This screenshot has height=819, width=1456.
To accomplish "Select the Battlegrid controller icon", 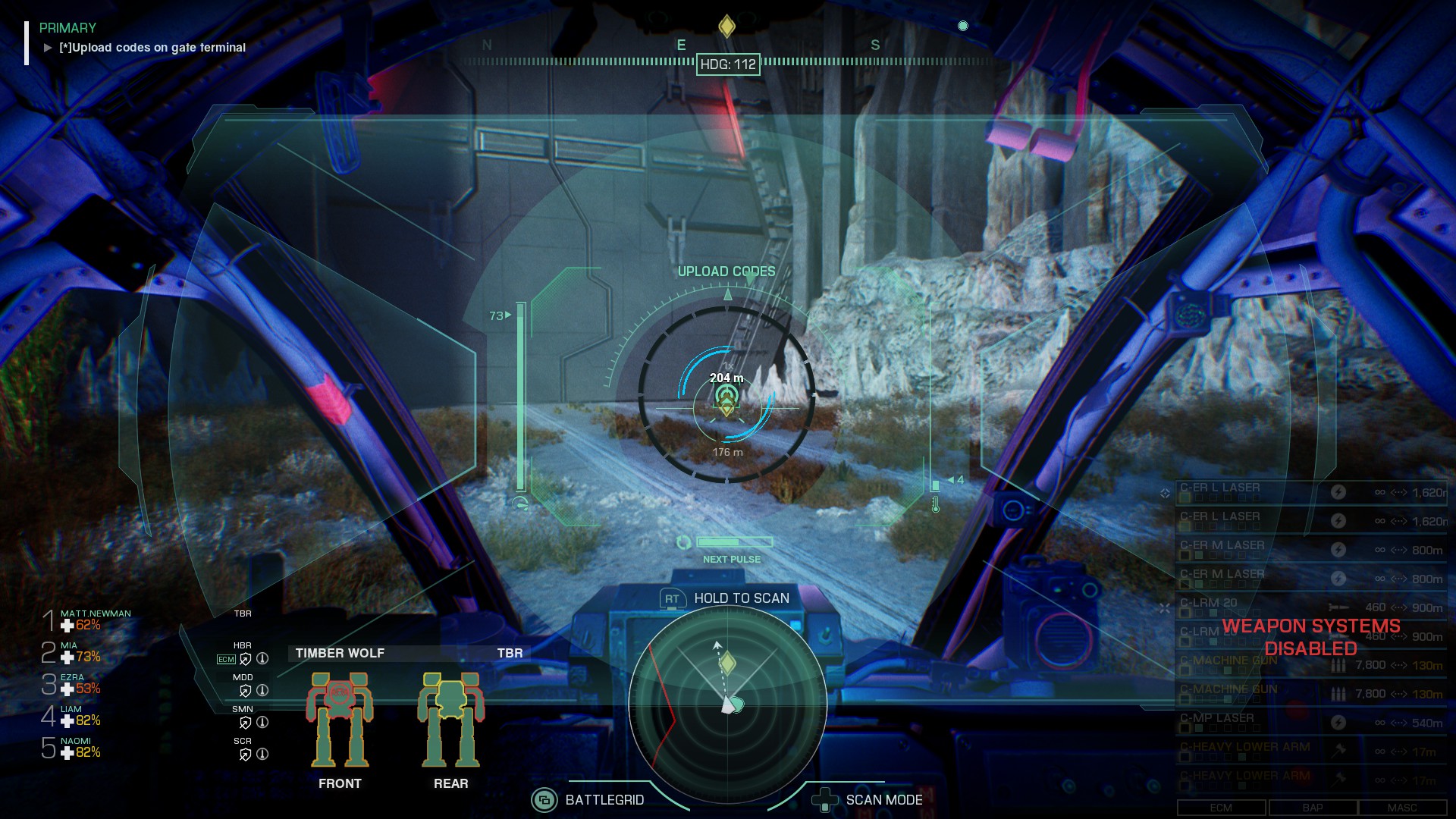I will pos(543,799).
